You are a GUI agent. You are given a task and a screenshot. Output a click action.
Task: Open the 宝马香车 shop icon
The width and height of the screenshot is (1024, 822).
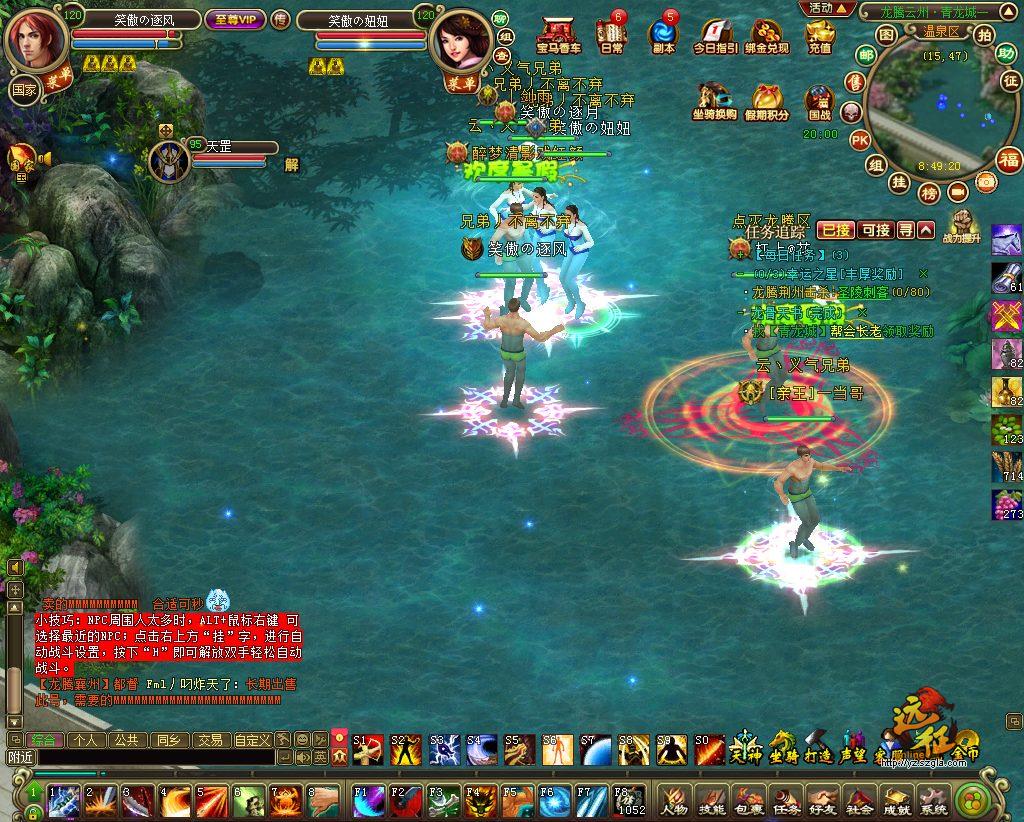558,35
